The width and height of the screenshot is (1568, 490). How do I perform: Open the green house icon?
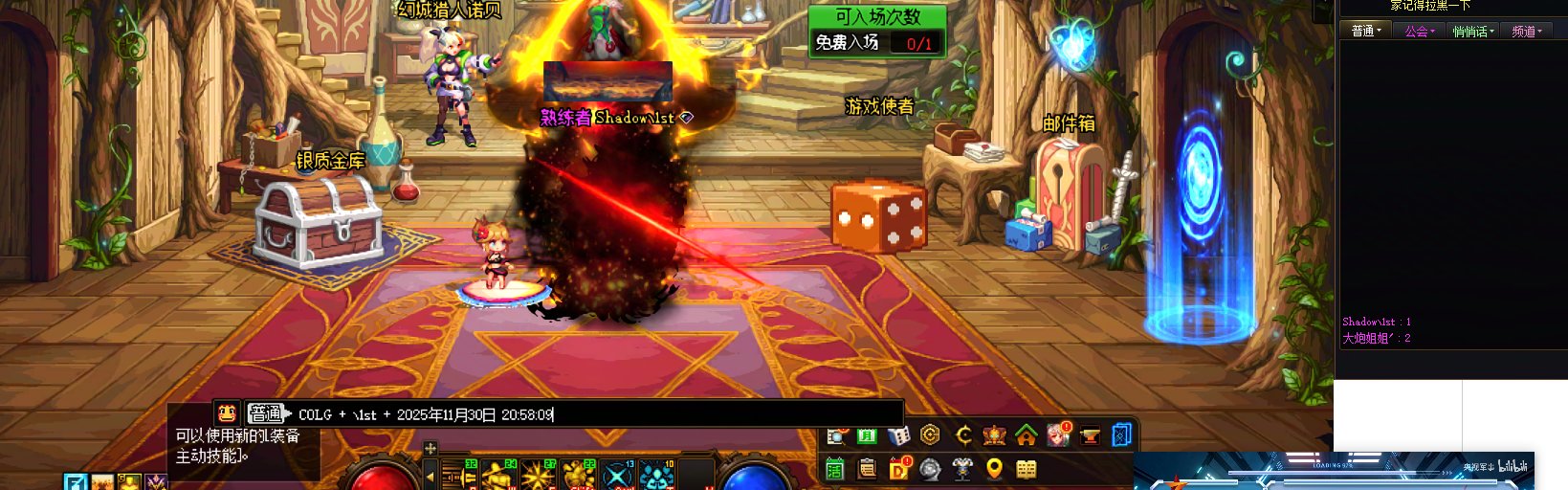tap(1027, 436)
